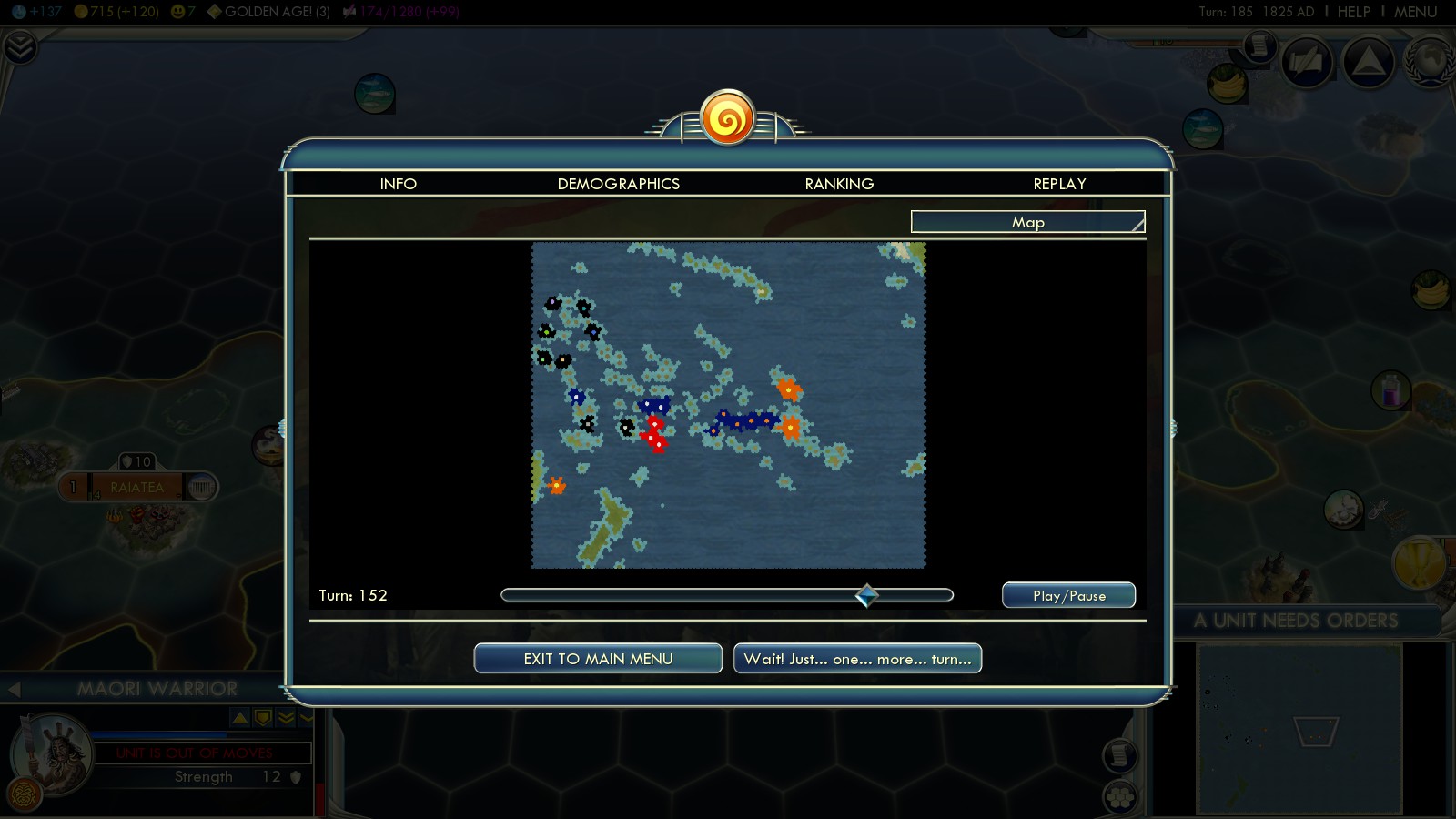Choose Wait! Just... one... more... turn...
Screen dimensions: 1456x819
pos(857,659)
